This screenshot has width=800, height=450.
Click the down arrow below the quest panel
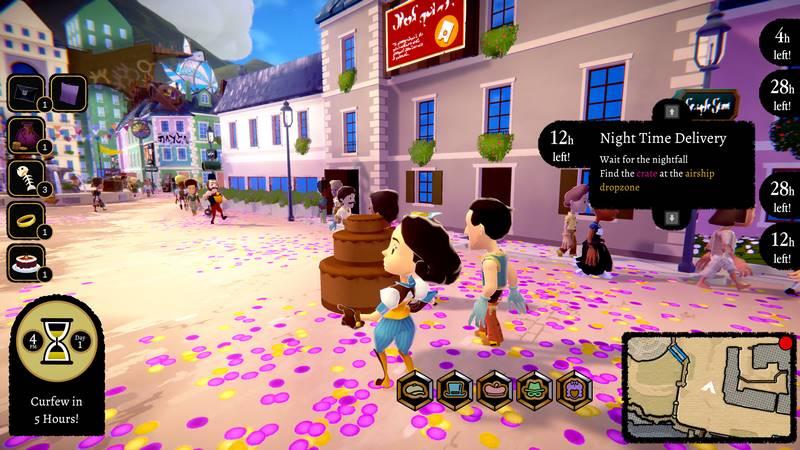click(x=671, y=217)
